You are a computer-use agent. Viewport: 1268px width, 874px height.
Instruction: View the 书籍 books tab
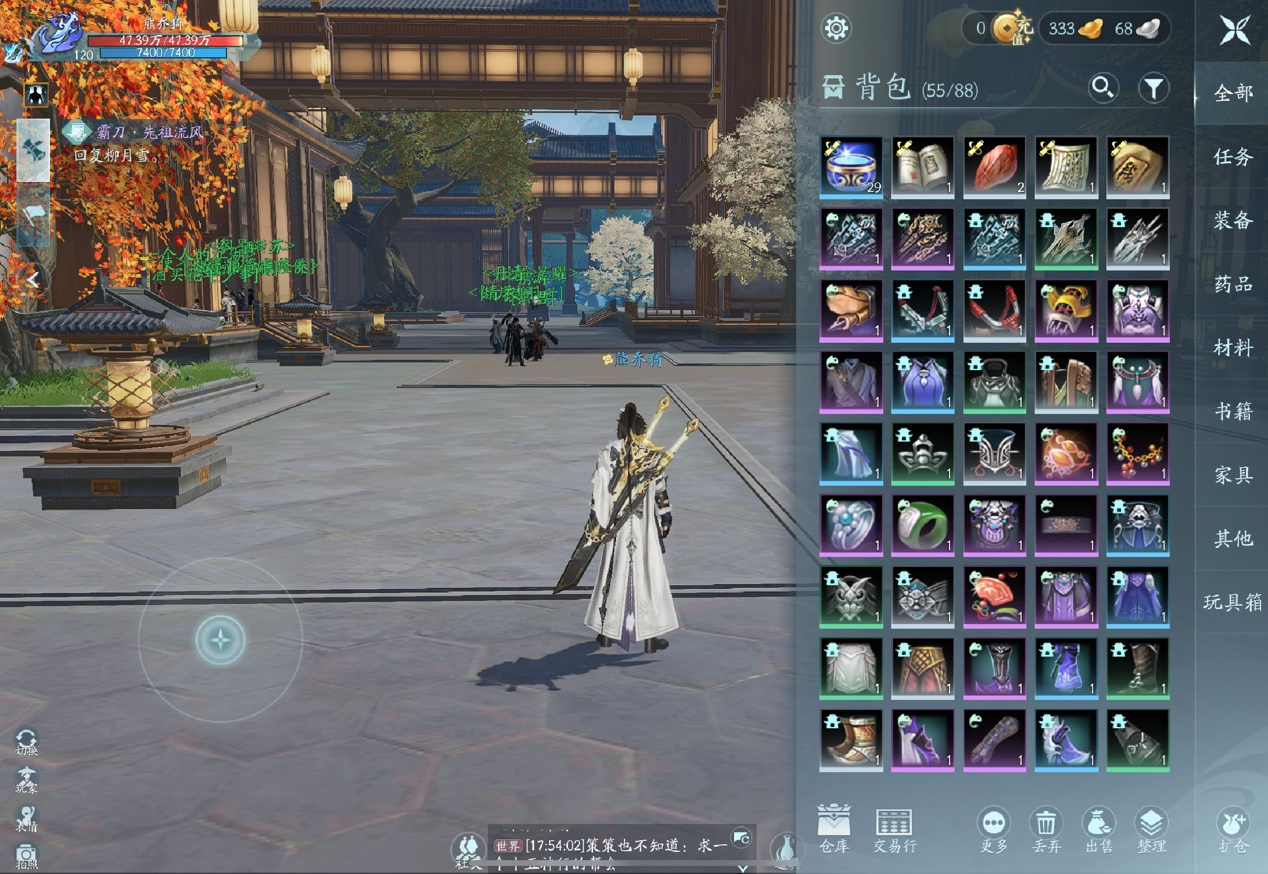[1233, 412]
